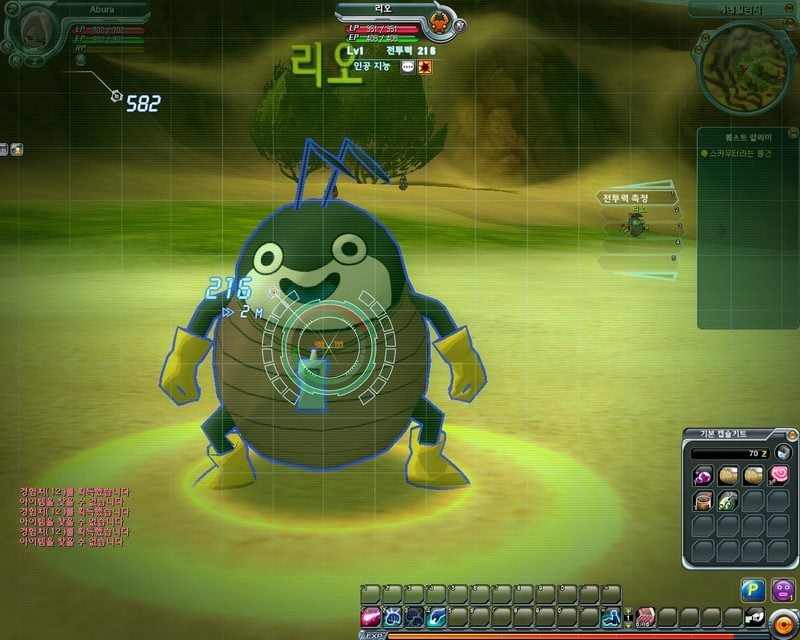
Task: Select the red fist item on hotbar
Action: click(646, 616)
